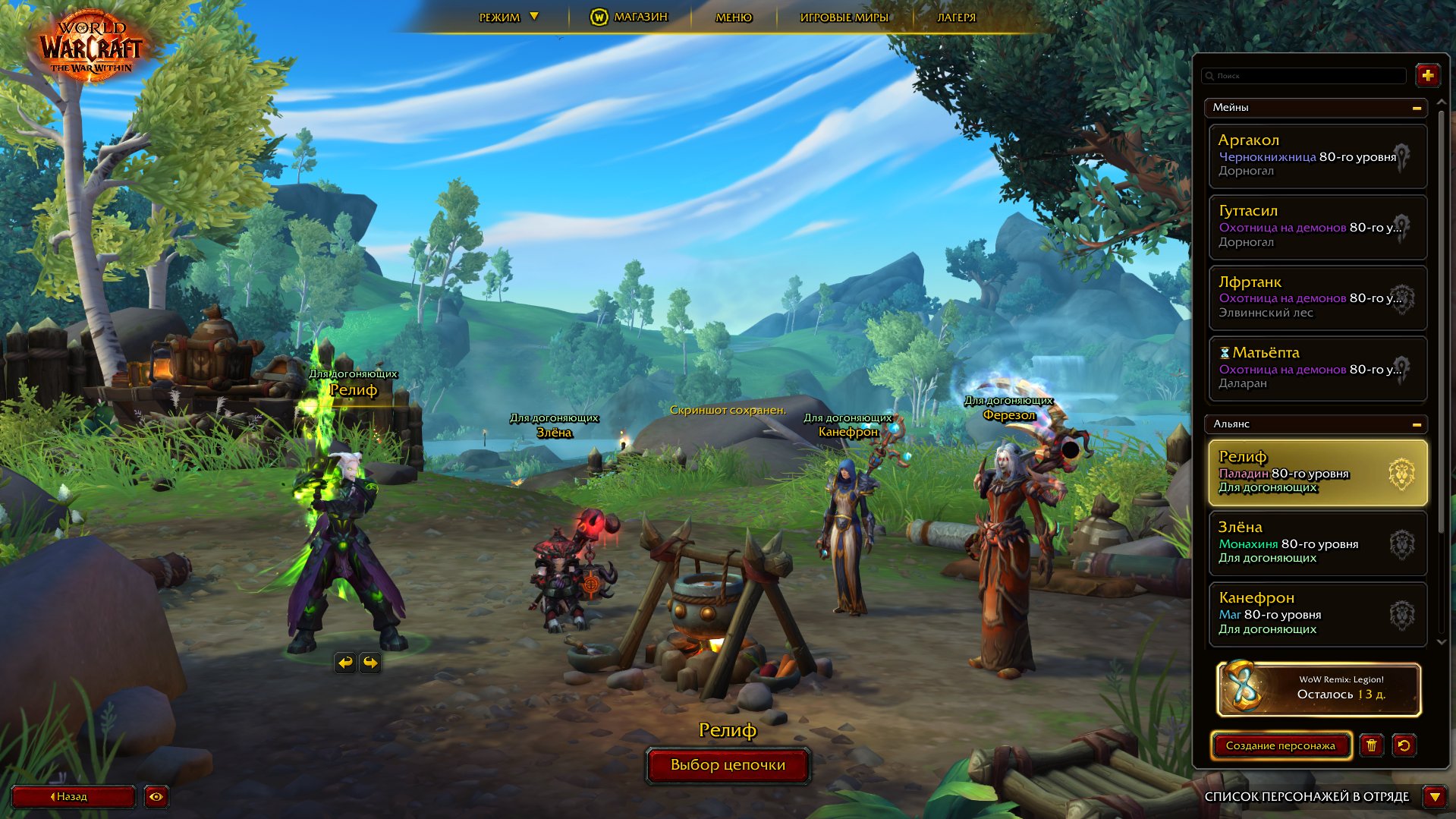This screenshot has width=1456, height=819.
Task: Open the Магазин shop
Action: (629, 17)
